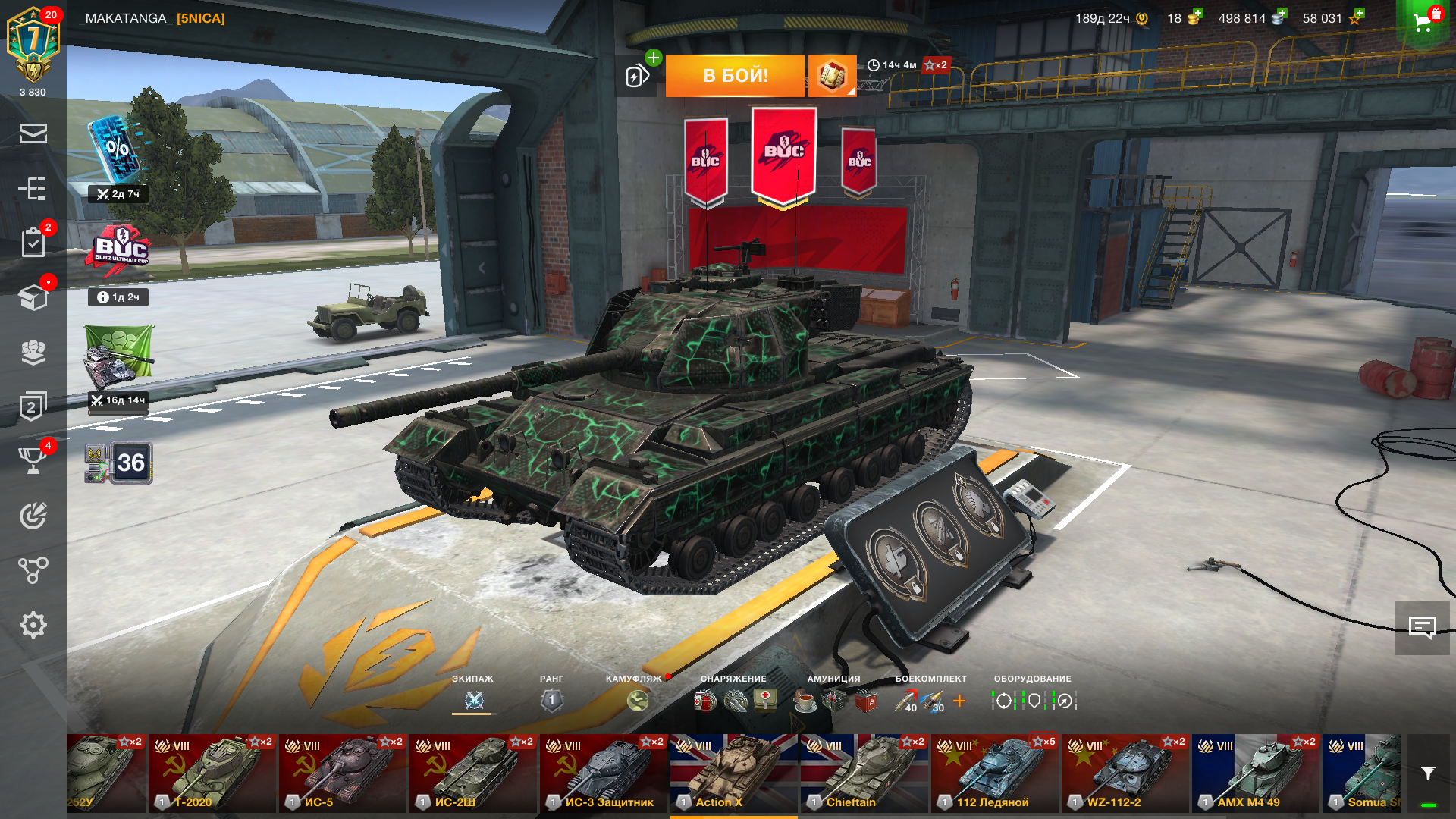Open the chat panel
The height and width of the screenshot is (819, 1456).
pos(1422,627)
